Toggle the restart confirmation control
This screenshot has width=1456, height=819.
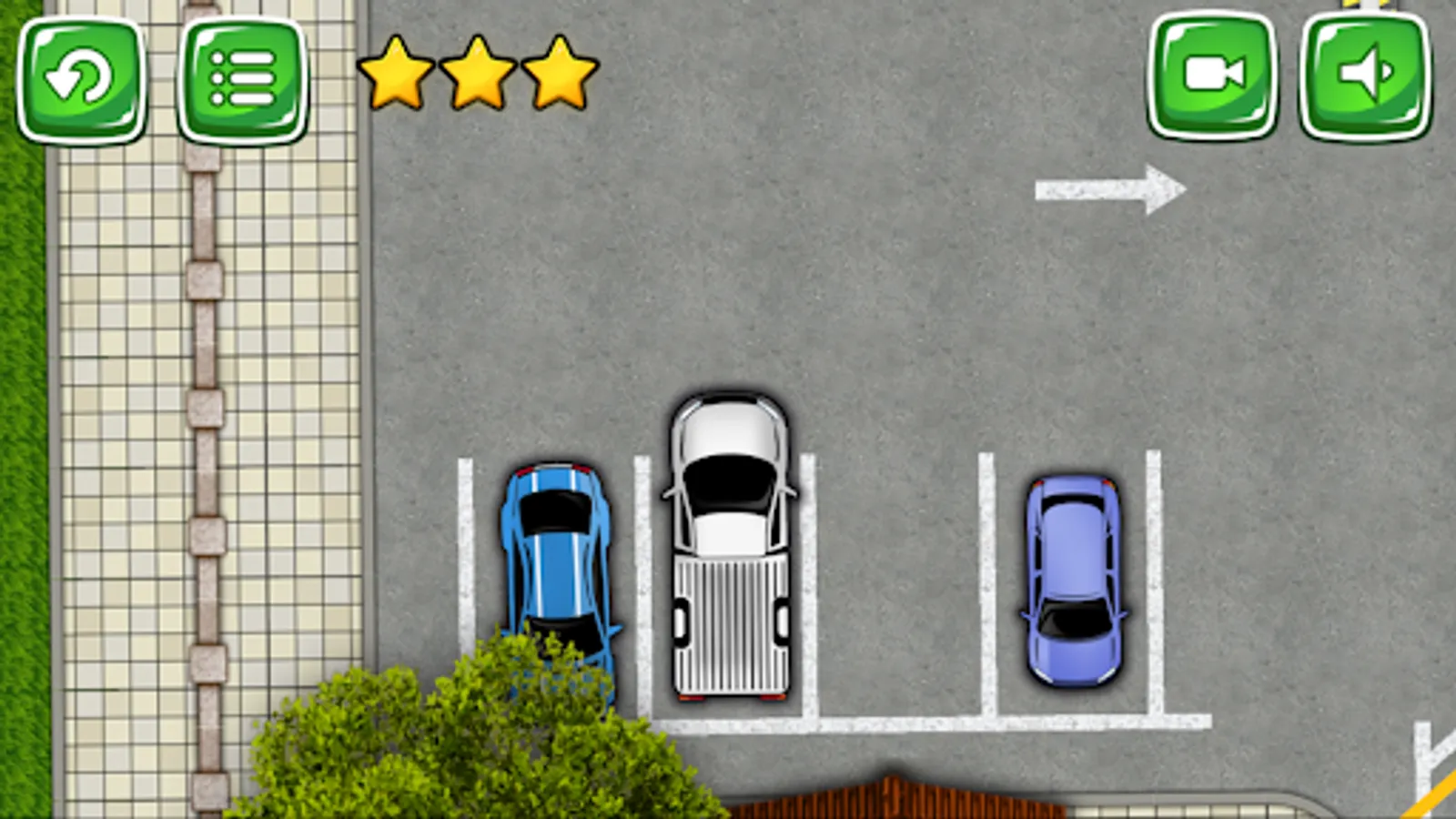pyautogui.click(x=82, y=80)
